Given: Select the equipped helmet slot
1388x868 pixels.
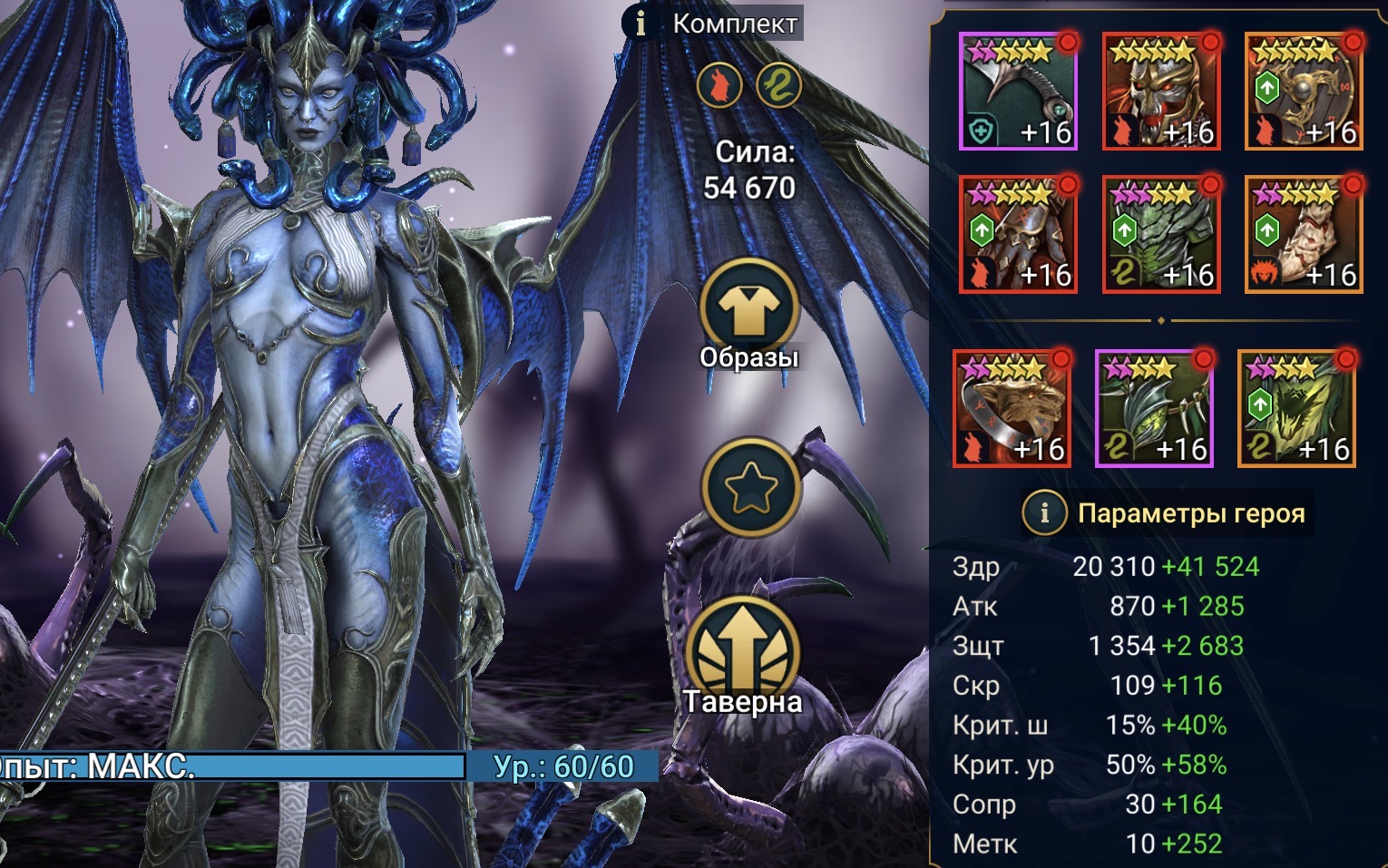Looking at the screenshot, I should point(1161,91).
